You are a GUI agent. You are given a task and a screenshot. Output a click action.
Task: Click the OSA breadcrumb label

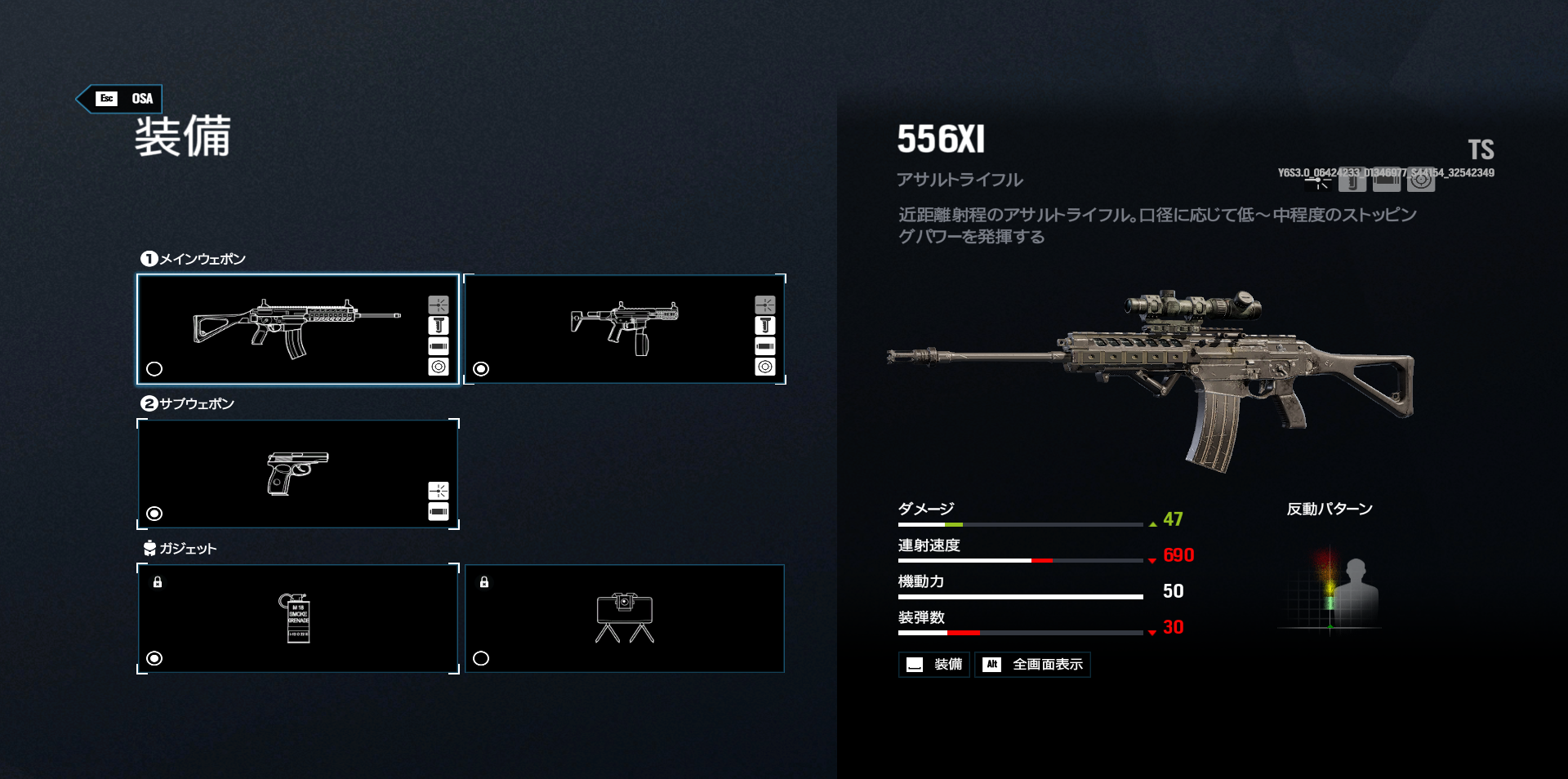(142, 98)
